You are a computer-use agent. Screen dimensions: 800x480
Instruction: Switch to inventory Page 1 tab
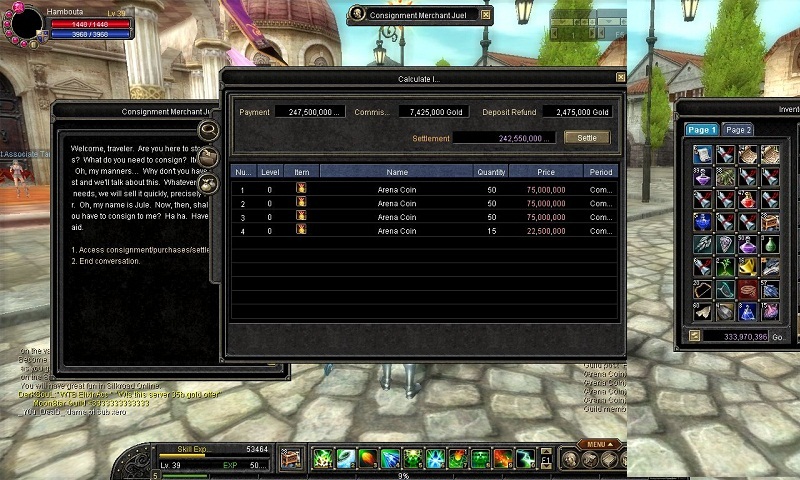click(x=700, y=130)
